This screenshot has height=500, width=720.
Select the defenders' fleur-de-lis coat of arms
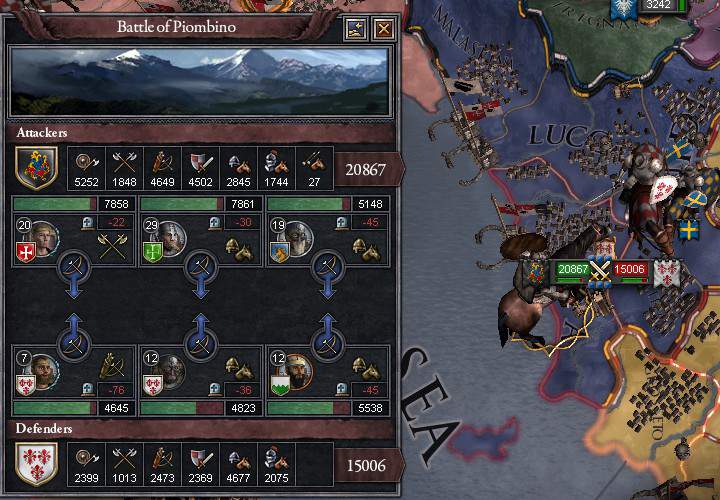[37, 463]
